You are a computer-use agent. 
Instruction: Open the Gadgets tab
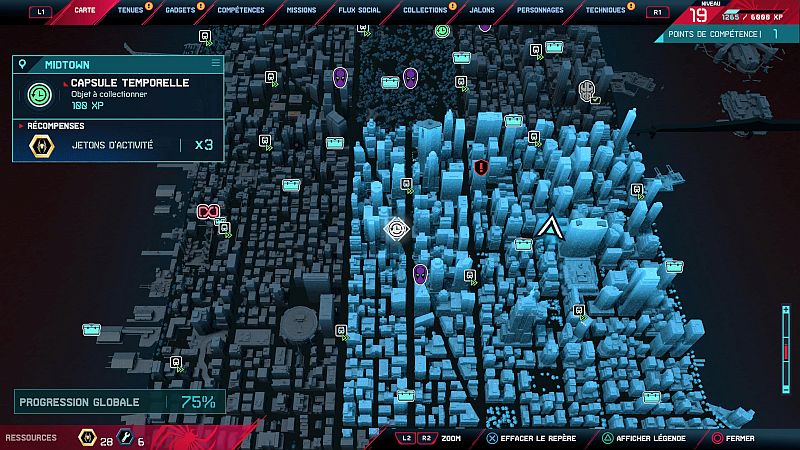(x=181, y=10)
